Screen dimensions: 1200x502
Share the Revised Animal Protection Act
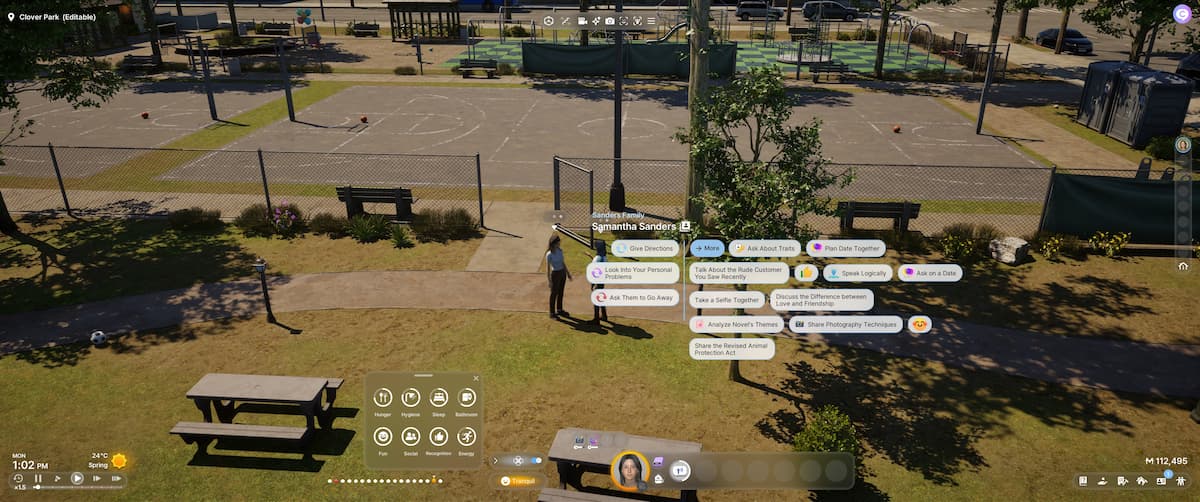(x=731, y=348)
